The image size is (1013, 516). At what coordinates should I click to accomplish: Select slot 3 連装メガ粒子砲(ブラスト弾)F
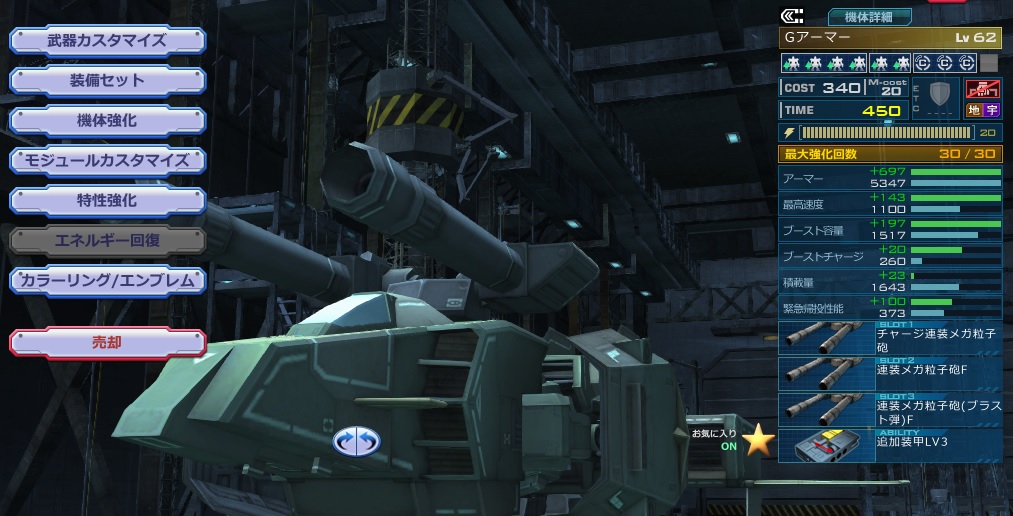890,410
